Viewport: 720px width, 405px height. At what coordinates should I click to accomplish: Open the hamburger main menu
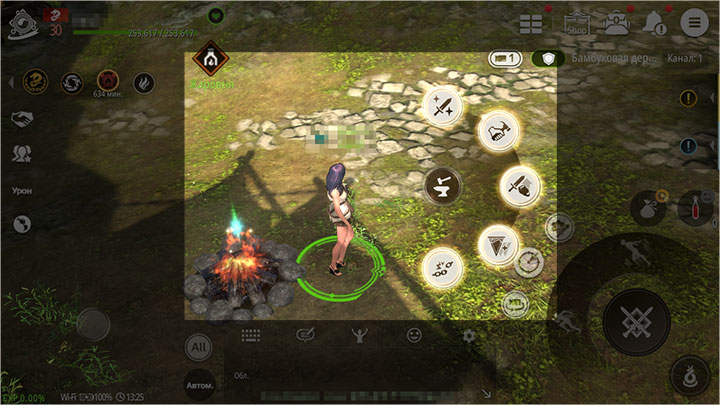(x=693, y=23)
